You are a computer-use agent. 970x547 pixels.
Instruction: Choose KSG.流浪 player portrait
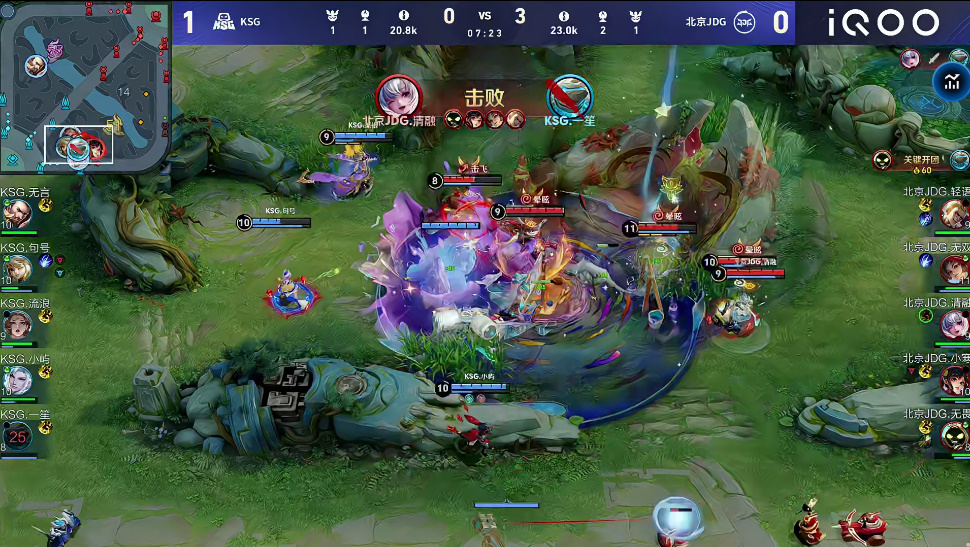point(17,324)
